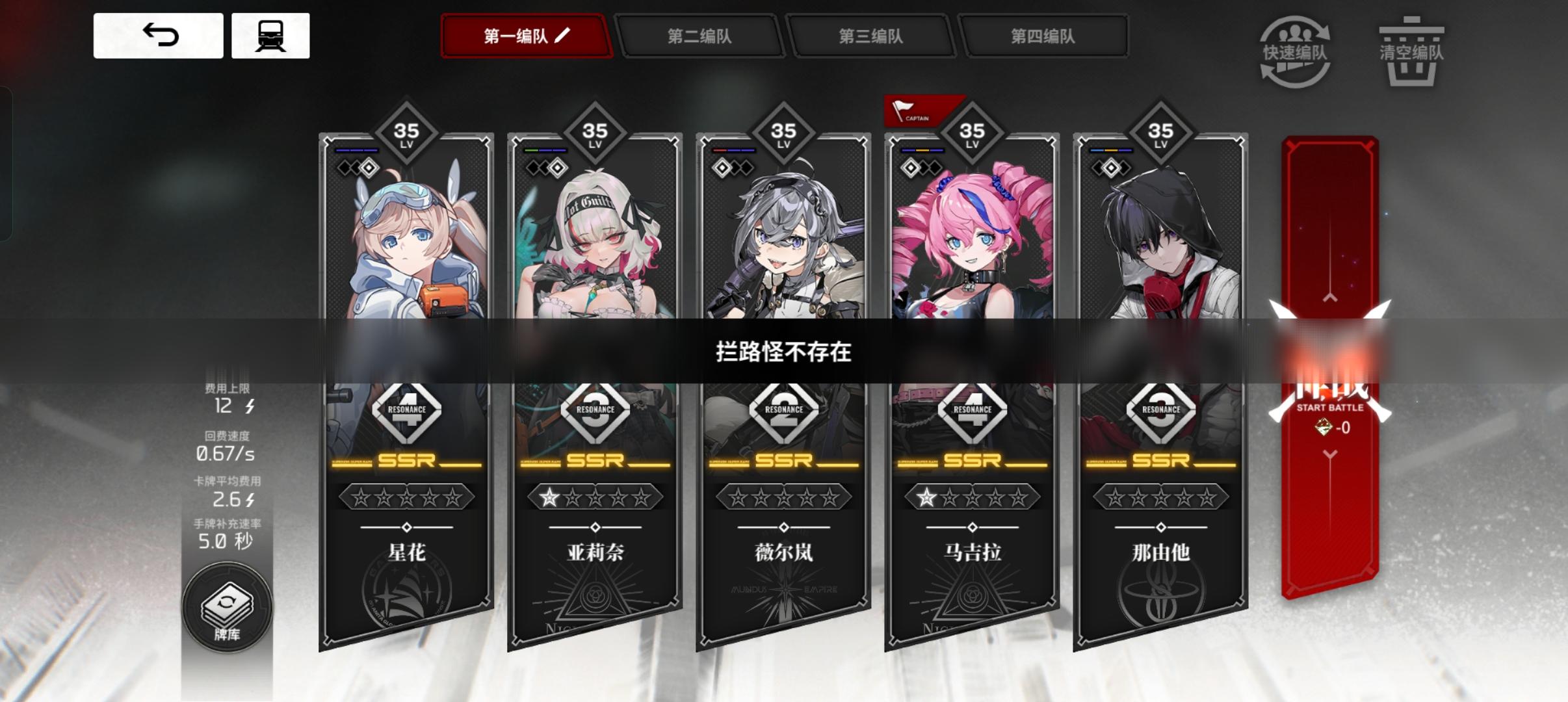Toggle the skill diamond indicator on 薇尔岚's card
Screen dimensions: 1568x702
(721, 168)
